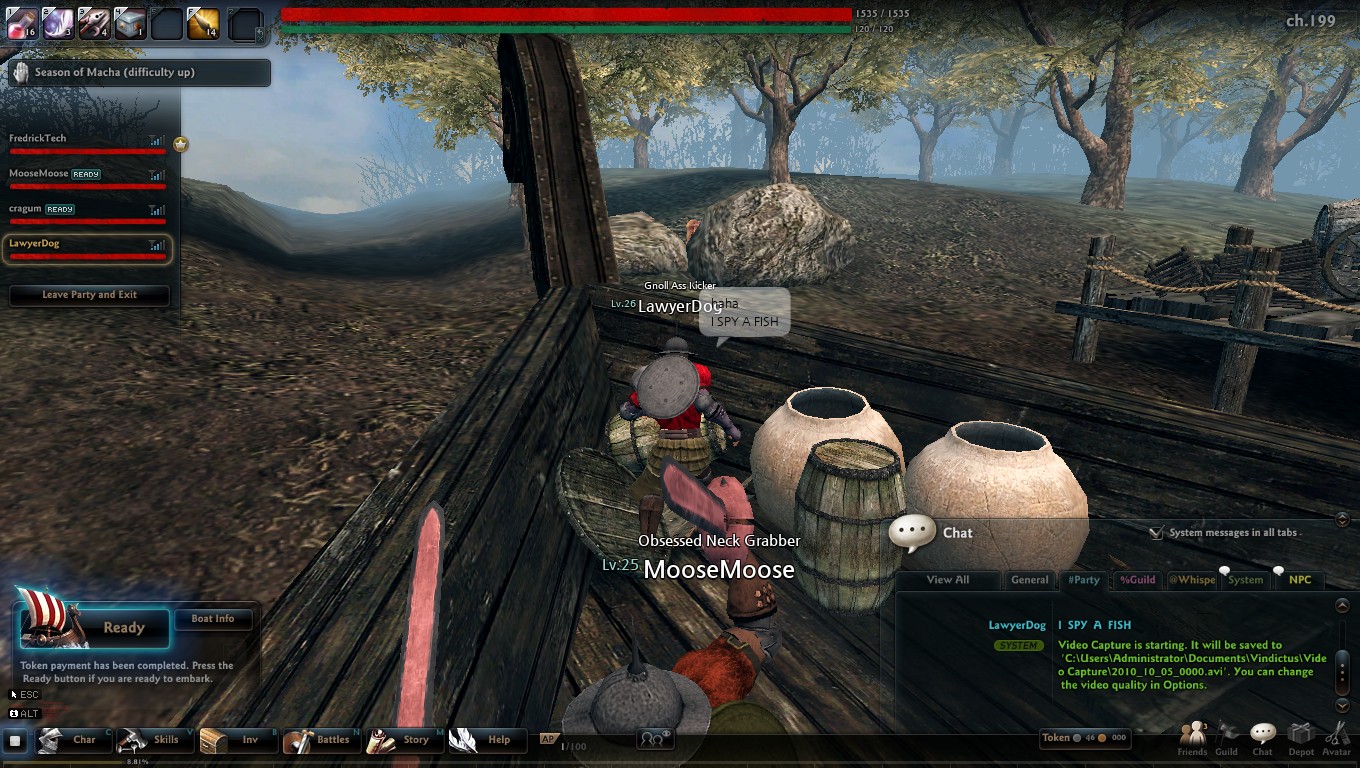The height and width of the screenshot is (768, 1360).
Task: Select the golden spear slot
Action: [203, 24]
